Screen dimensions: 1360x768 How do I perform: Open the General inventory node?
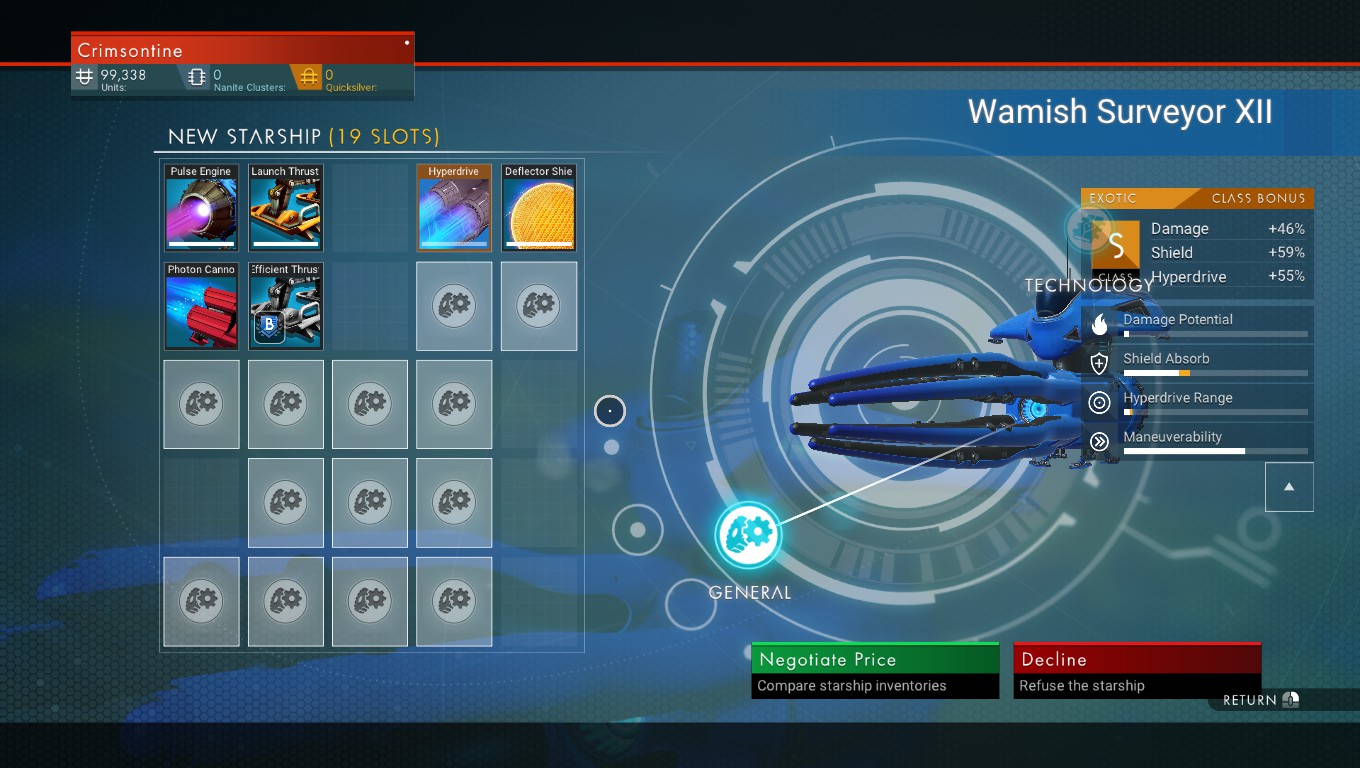[748, 535]
